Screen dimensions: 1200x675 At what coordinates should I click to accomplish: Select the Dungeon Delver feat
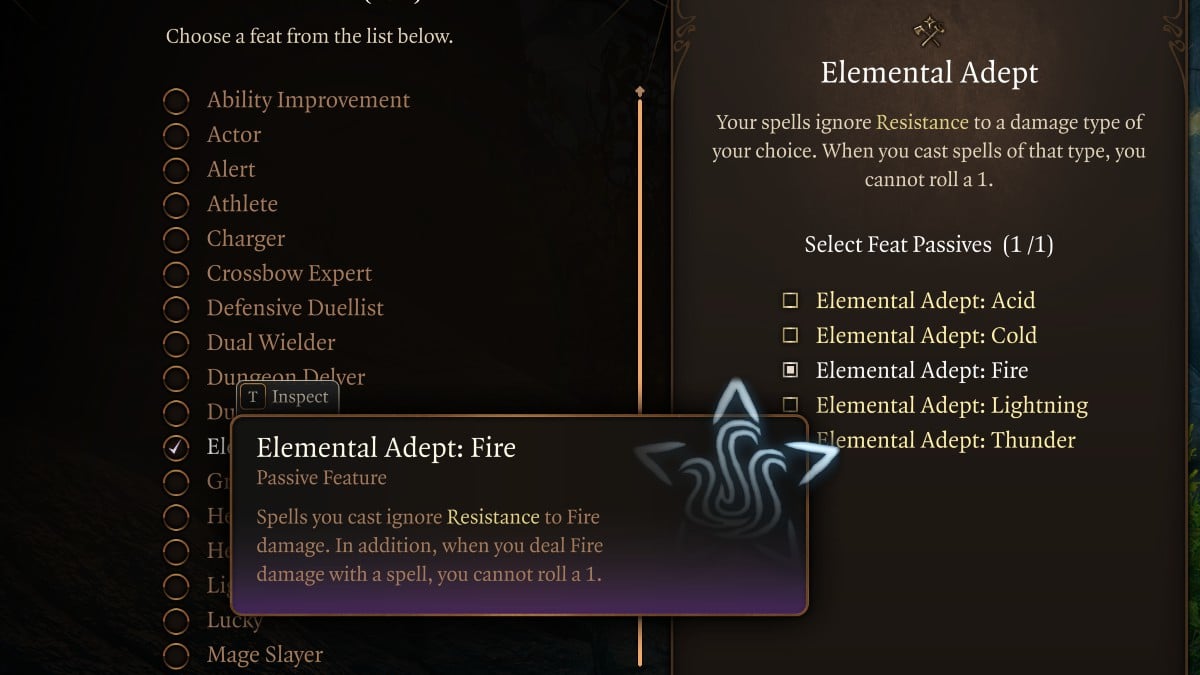(x=176, y=378)
